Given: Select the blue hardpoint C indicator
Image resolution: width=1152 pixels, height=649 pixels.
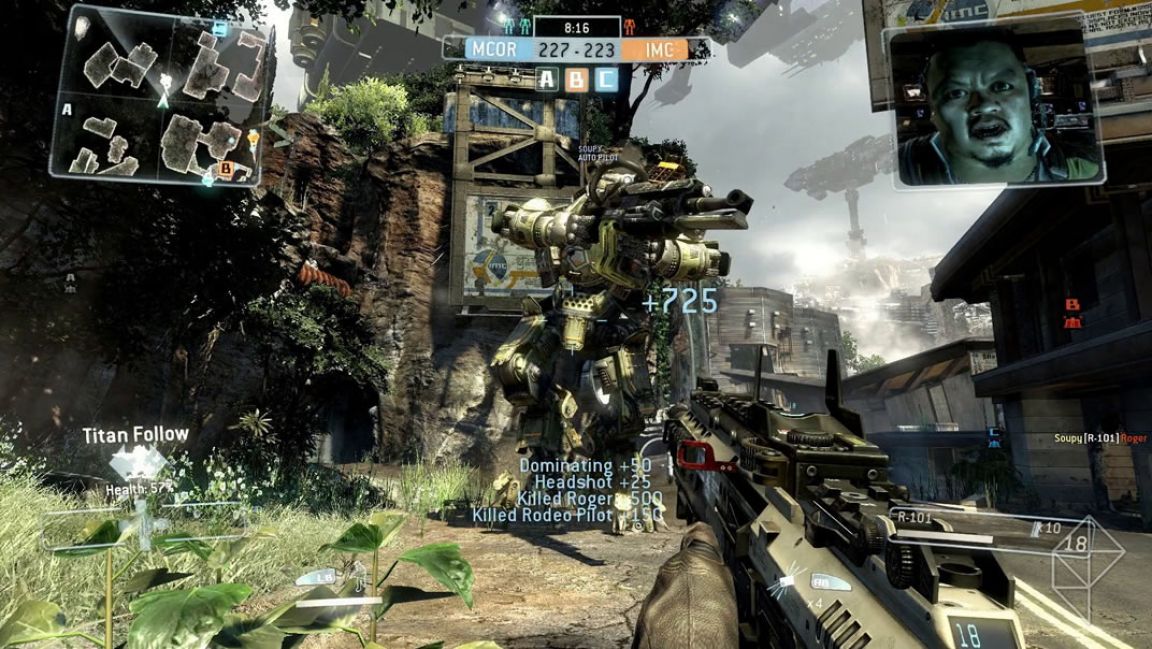Looking at the screenshot, I should [x=606, y=80].
